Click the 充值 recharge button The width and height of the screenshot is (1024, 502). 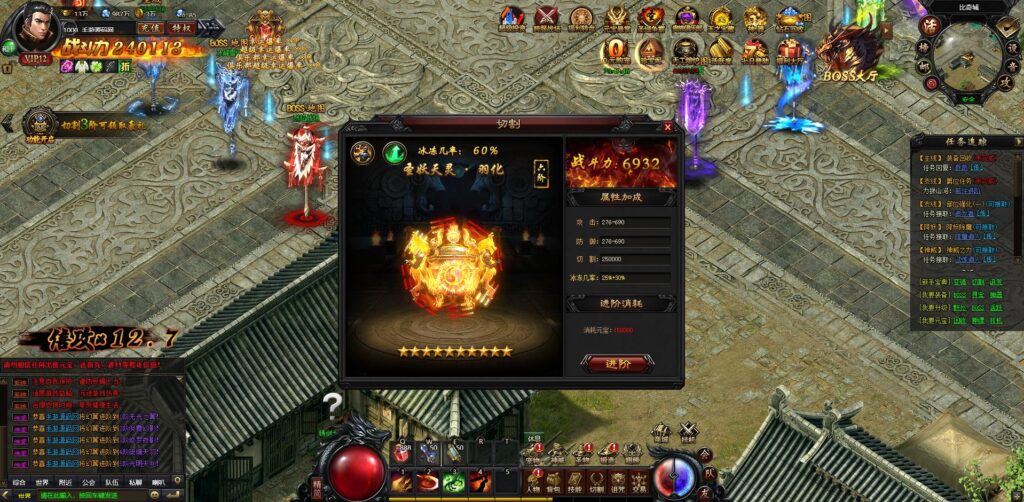(x=151, y=30)
